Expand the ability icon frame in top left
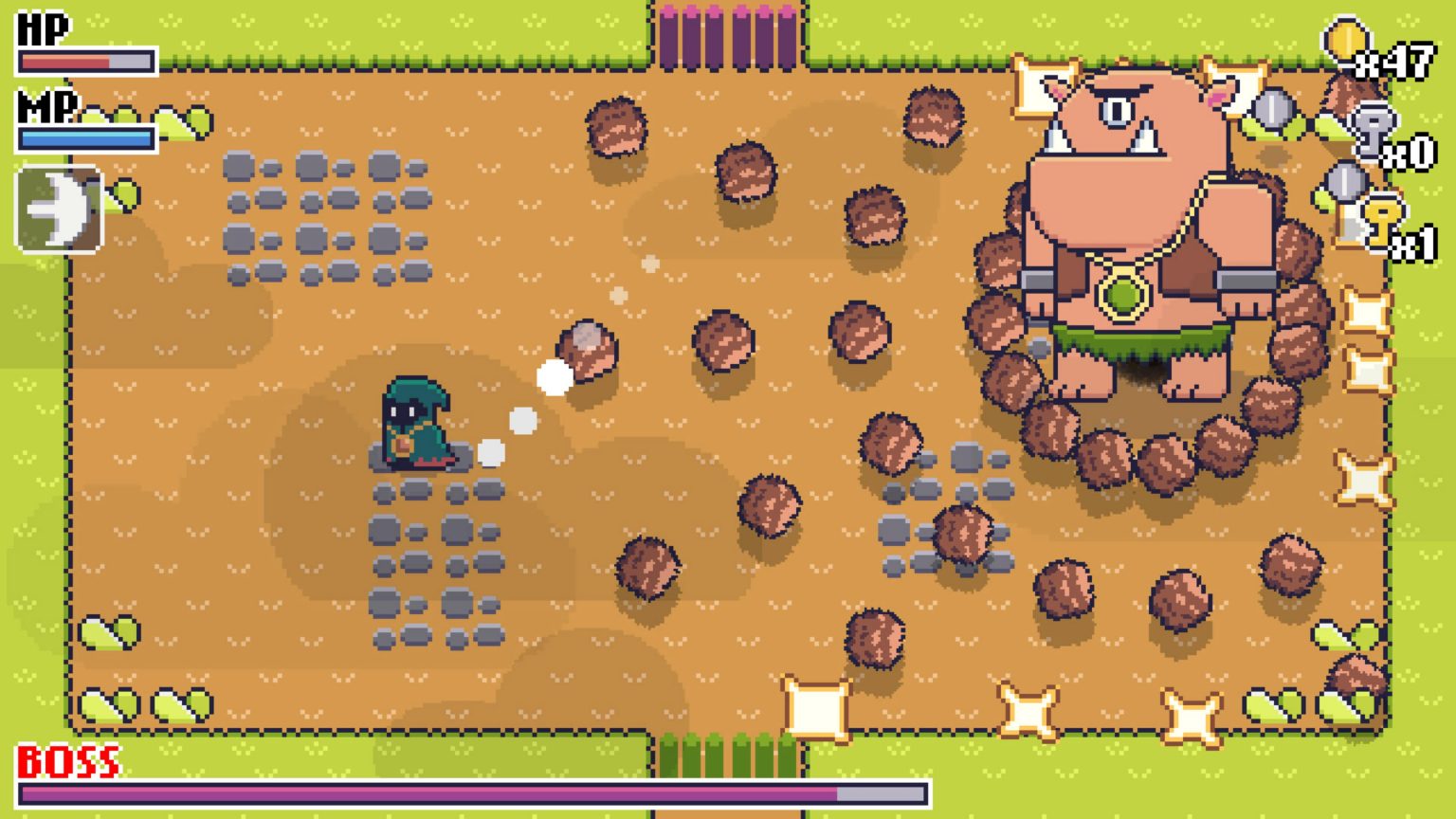Viewport: 1456px width, 819px height. tap(57, 208)
